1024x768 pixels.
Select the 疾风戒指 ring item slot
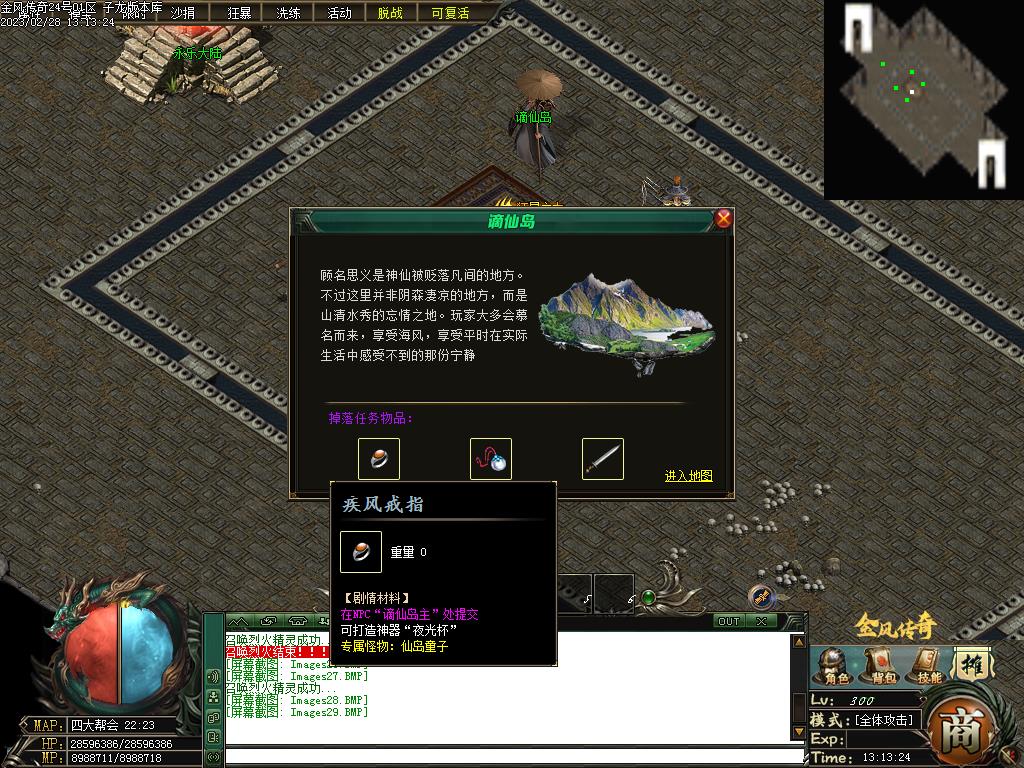pos(379,459)
